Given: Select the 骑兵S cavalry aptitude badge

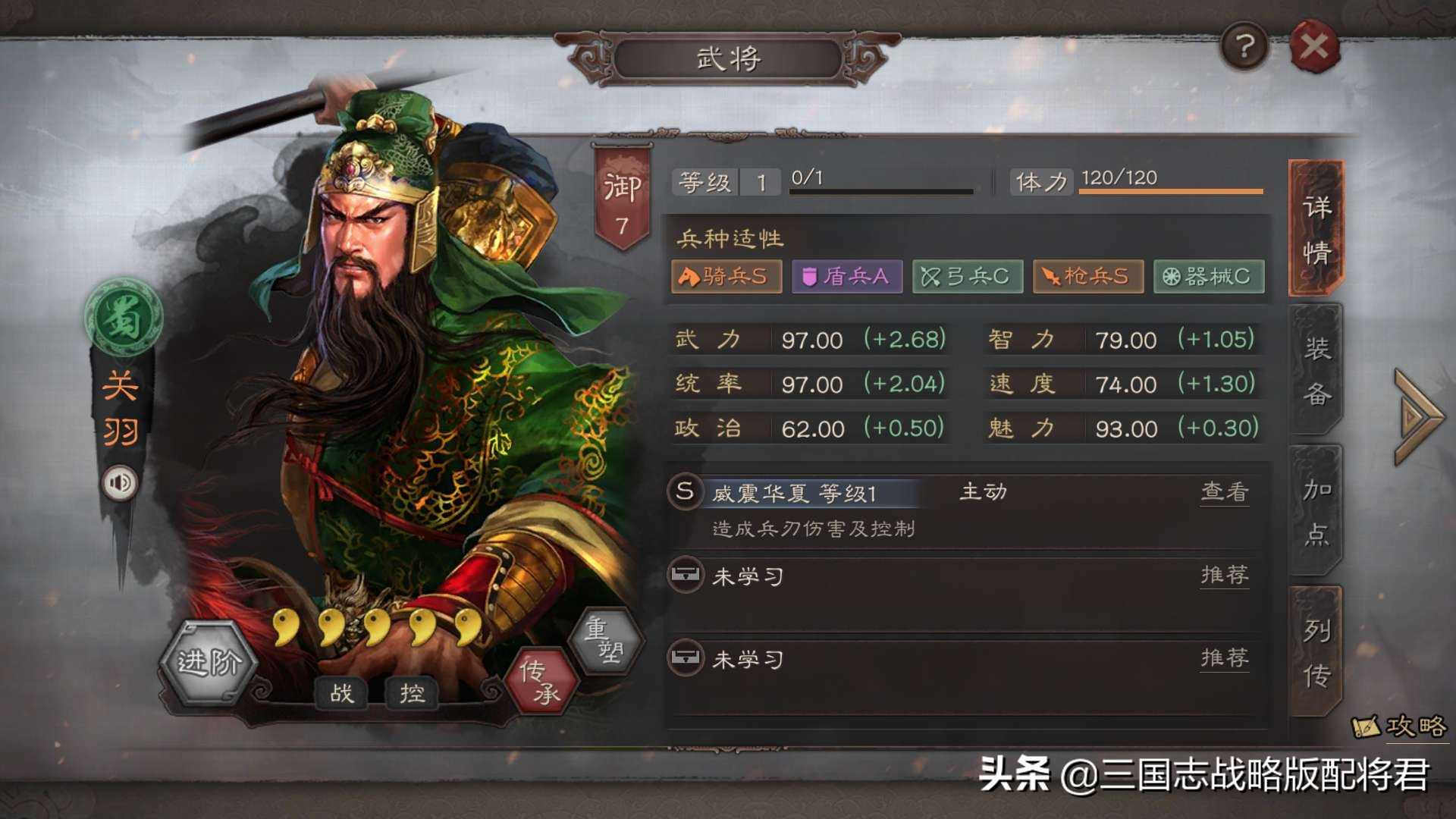Looking at the screenshot, I should click(x=725, y=277).
